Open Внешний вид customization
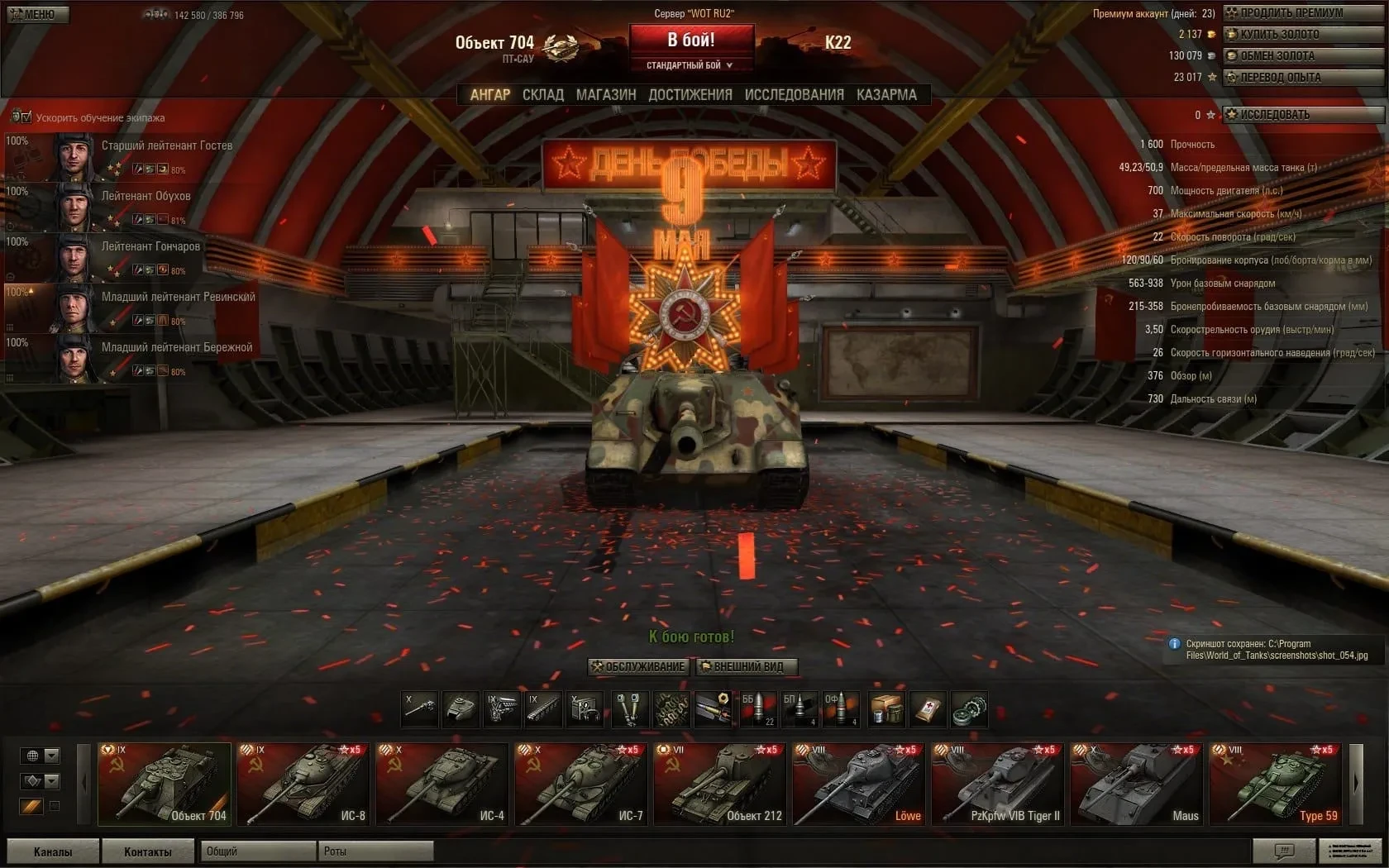The height and width of the screenshot is (868, 1389). pos(746,667)
